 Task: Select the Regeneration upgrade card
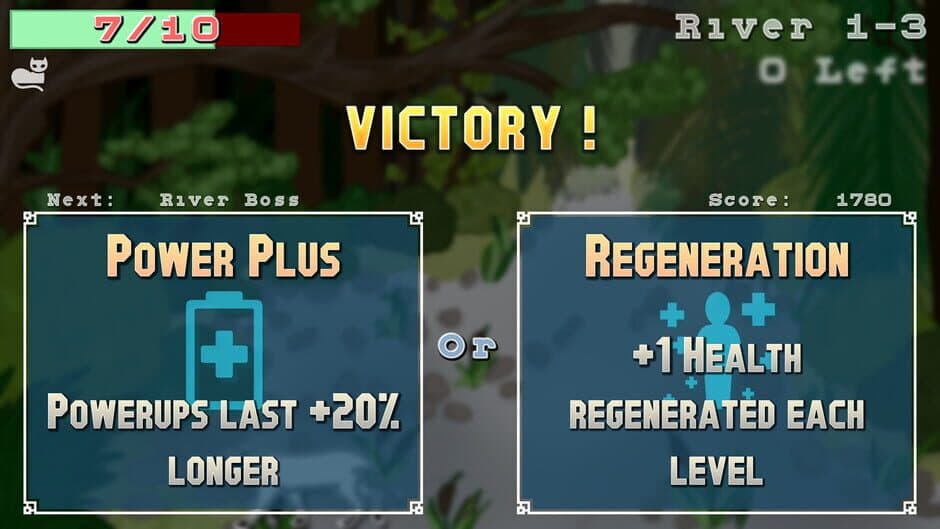tap(716, 362)
